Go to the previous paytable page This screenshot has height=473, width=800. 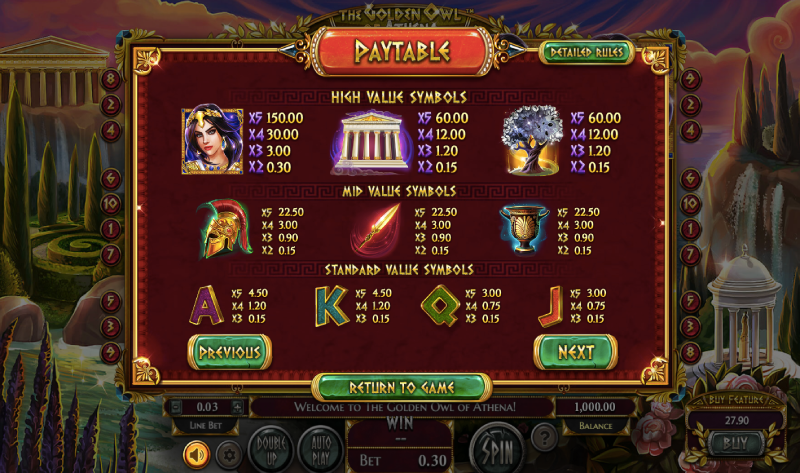[x=229, y=352]
